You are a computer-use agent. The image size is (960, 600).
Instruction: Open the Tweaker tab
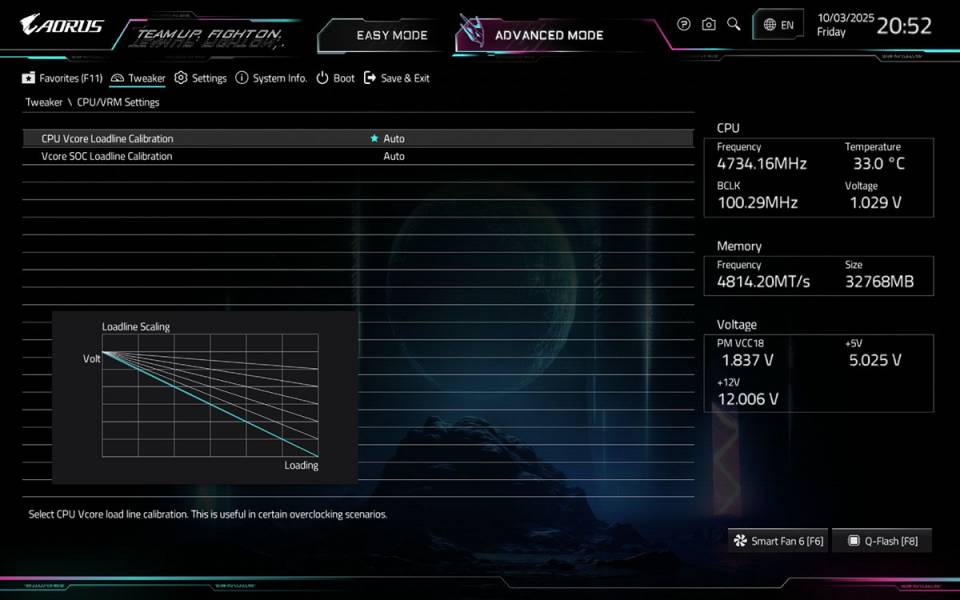click(x=139, y=78)
